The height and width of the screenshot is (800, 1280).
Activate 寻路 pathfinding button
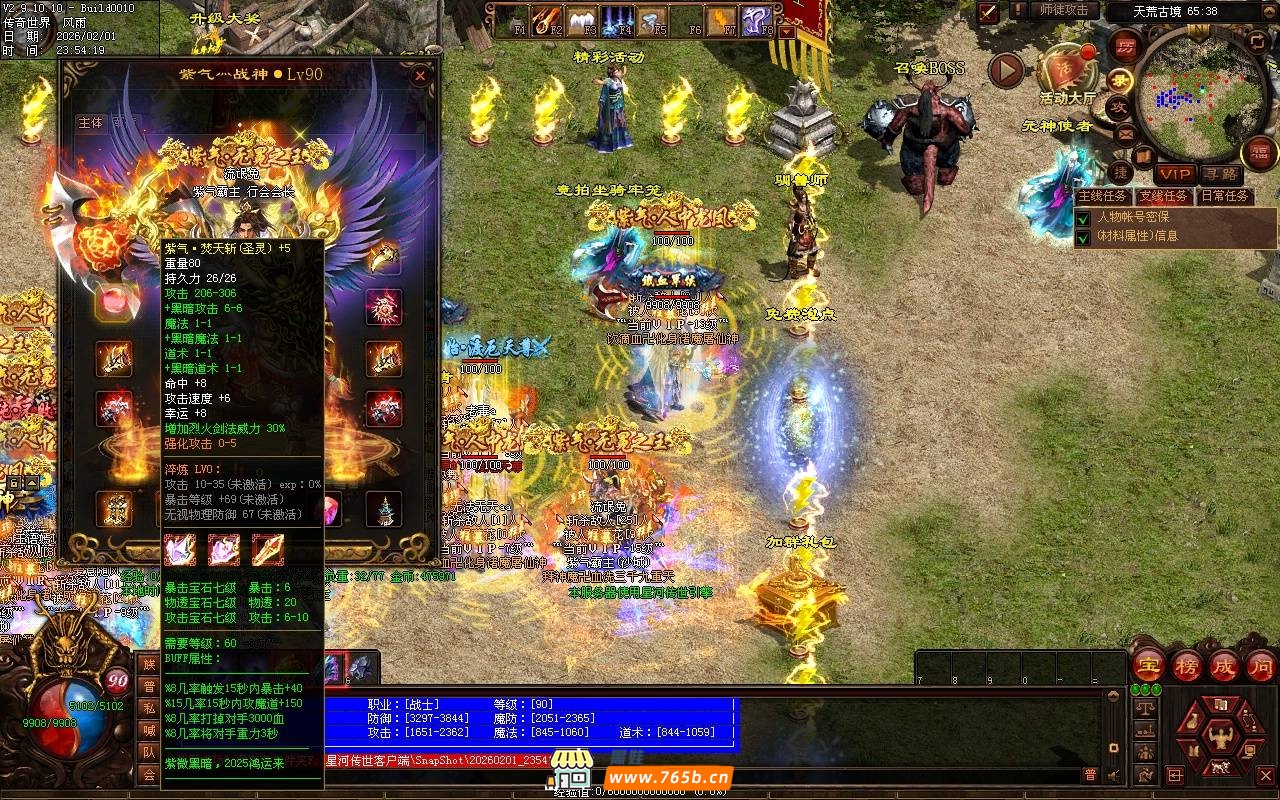(1220, 175)
